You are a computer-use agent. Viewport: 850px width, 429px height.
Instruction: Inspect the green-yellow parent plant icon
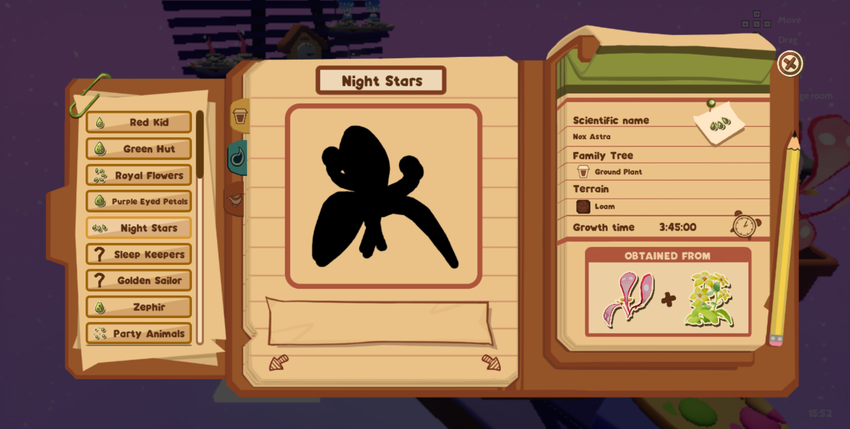709,299
